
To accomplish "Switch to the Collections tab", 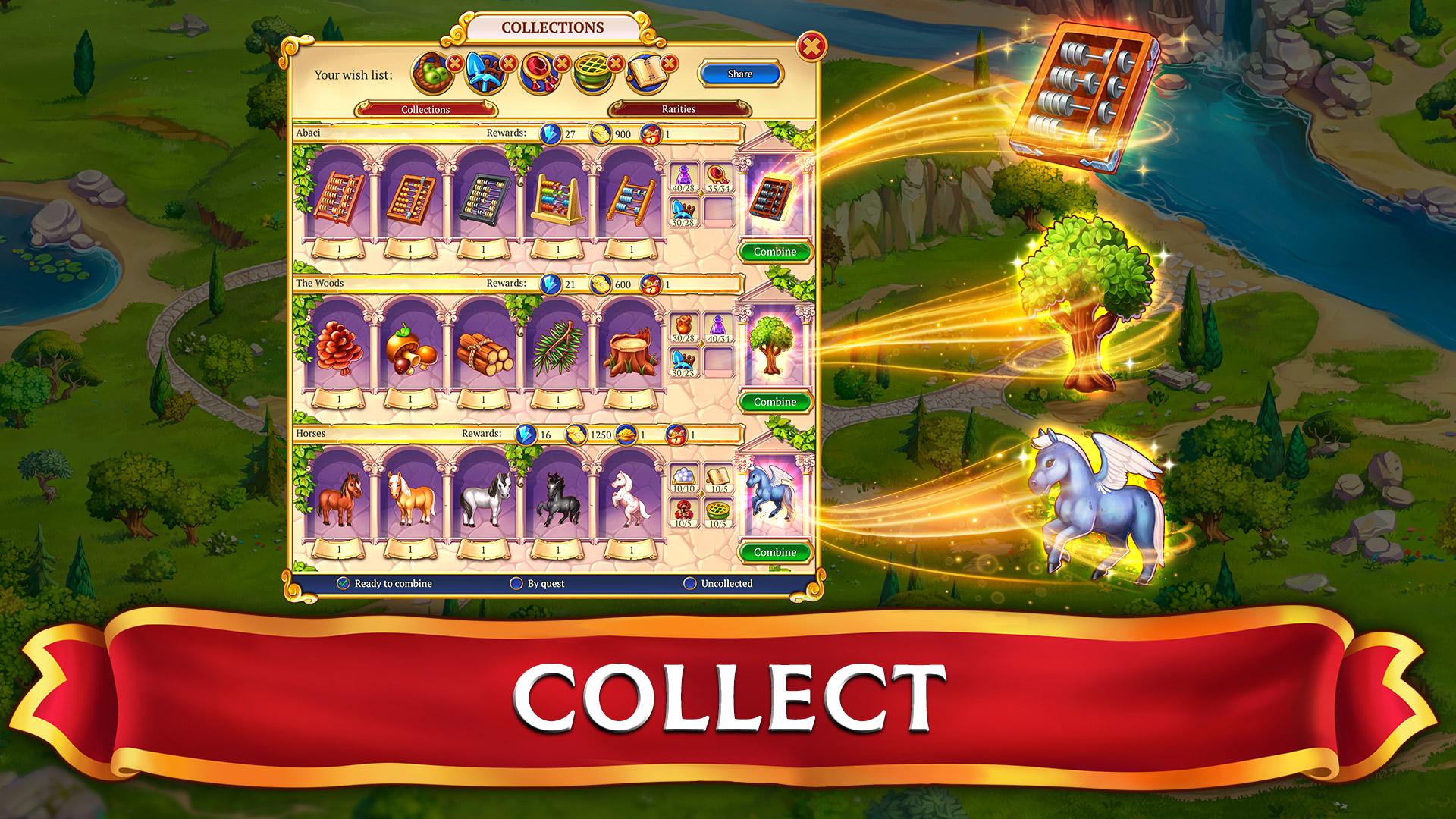I will (425, 109).
